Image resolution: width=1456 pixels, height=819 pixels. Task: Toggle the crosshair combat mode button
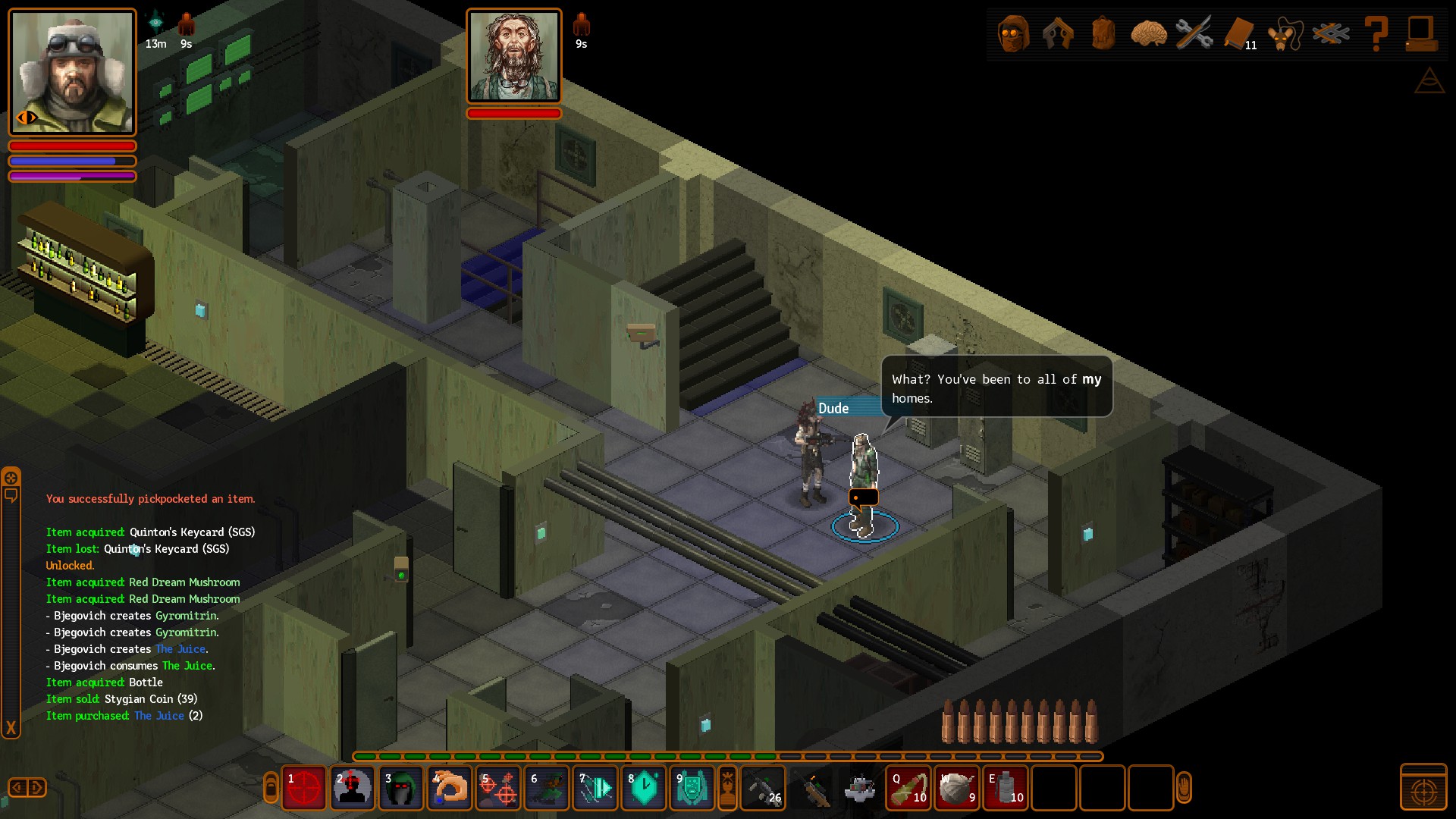tap(1423, 789)
